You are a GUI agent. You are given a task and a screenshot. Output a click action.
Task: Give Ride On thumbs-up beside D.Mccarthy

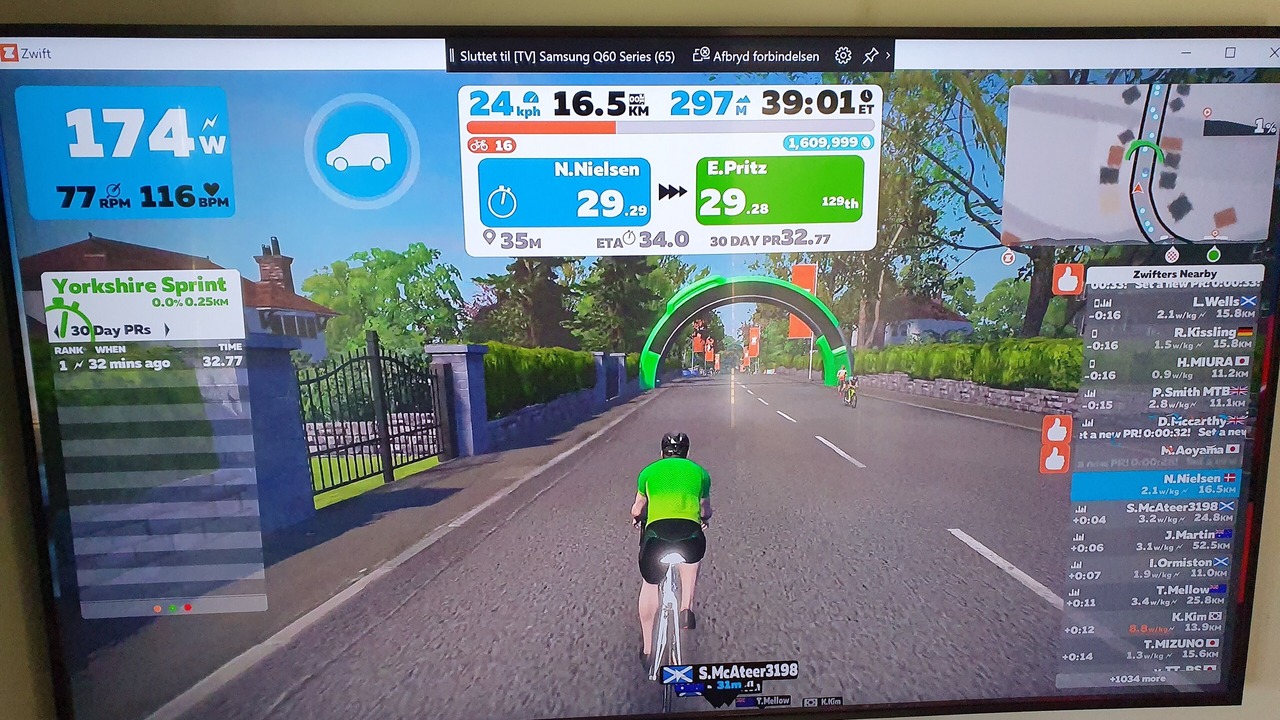1056,430
